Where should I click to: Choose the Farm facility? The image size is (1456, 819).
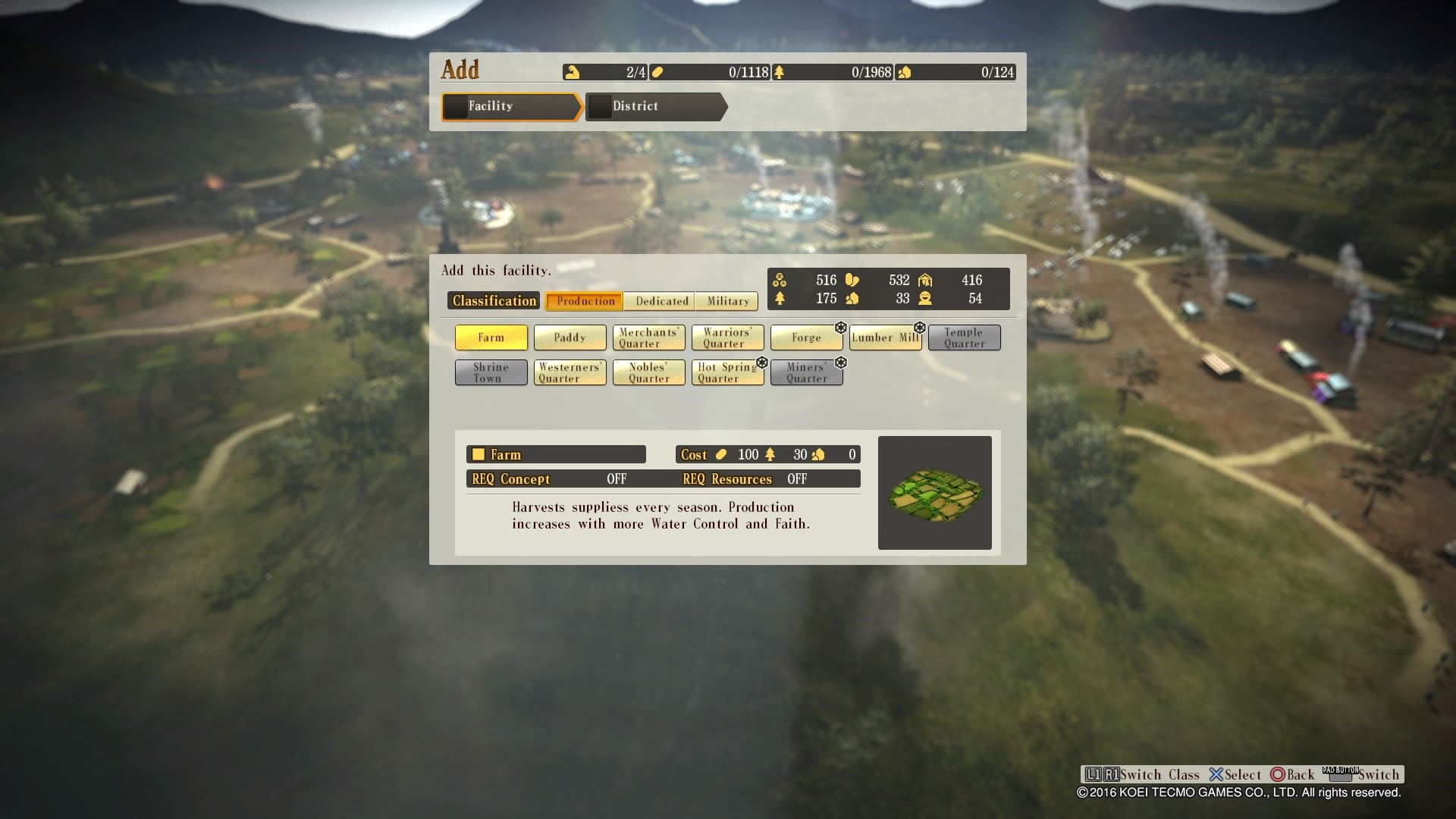[491, 337]
